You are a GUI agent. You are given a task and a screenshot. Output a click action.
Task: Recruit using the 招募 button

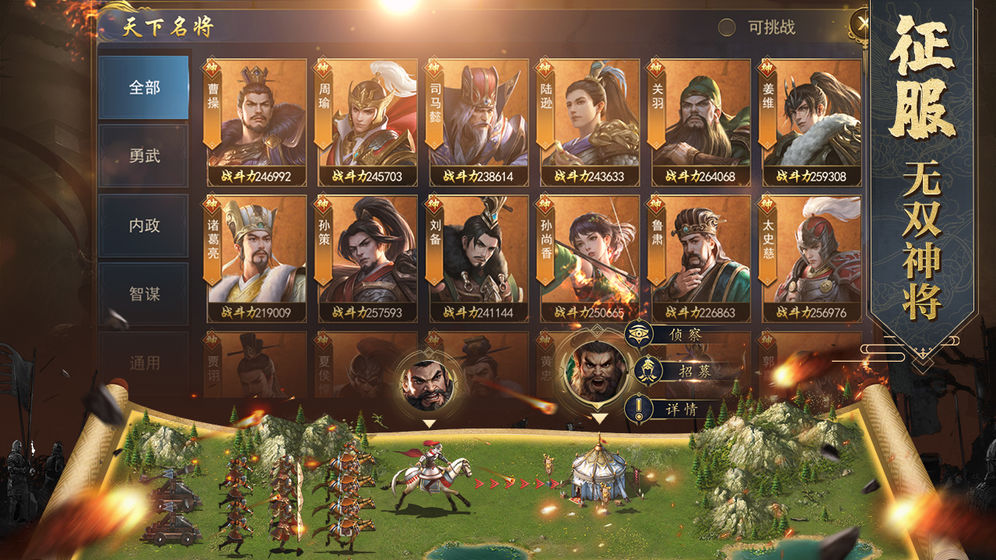(x=673, y=371)
